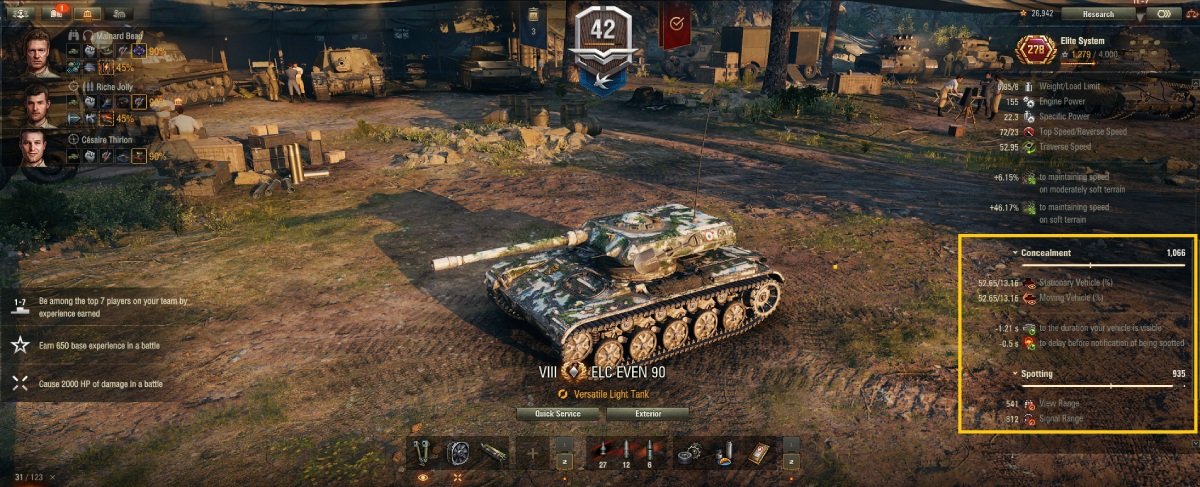Open Césaire Thirion's crew portrait
This screenshot has height=487, width=1200.
(41, 152)
